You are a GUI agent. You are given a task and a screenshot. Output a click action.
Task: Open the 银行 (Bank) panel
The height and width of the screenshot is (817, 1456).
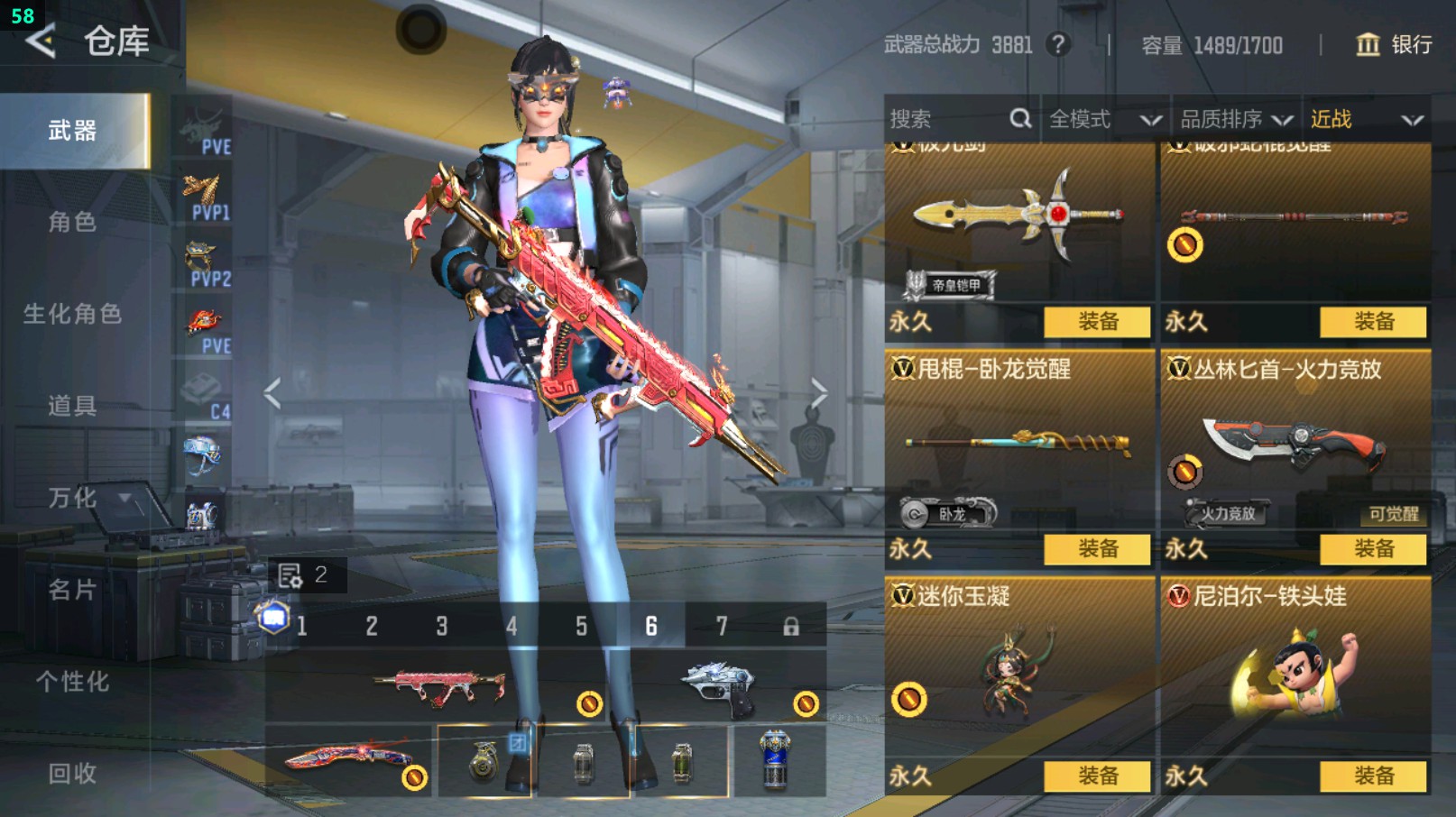1396,46
